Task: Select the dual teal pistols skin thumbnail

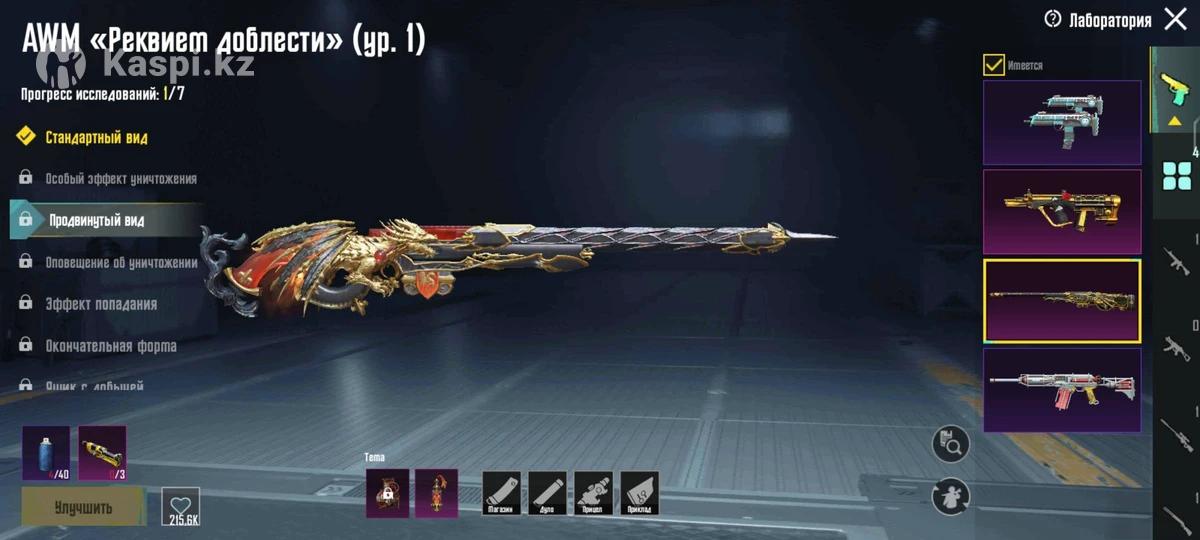Action: tap(1062, 122)
